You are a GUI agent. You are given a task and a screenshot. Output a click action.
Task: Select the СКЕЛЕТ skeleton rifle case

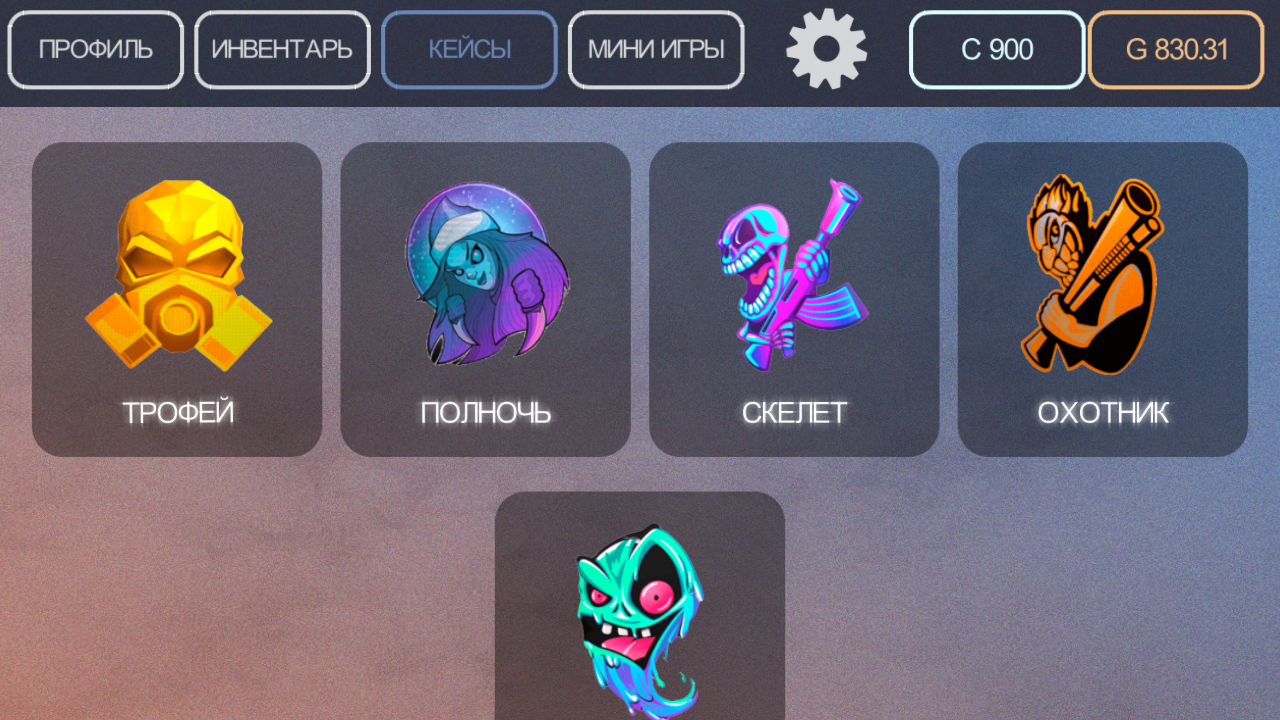pos(794,297)
